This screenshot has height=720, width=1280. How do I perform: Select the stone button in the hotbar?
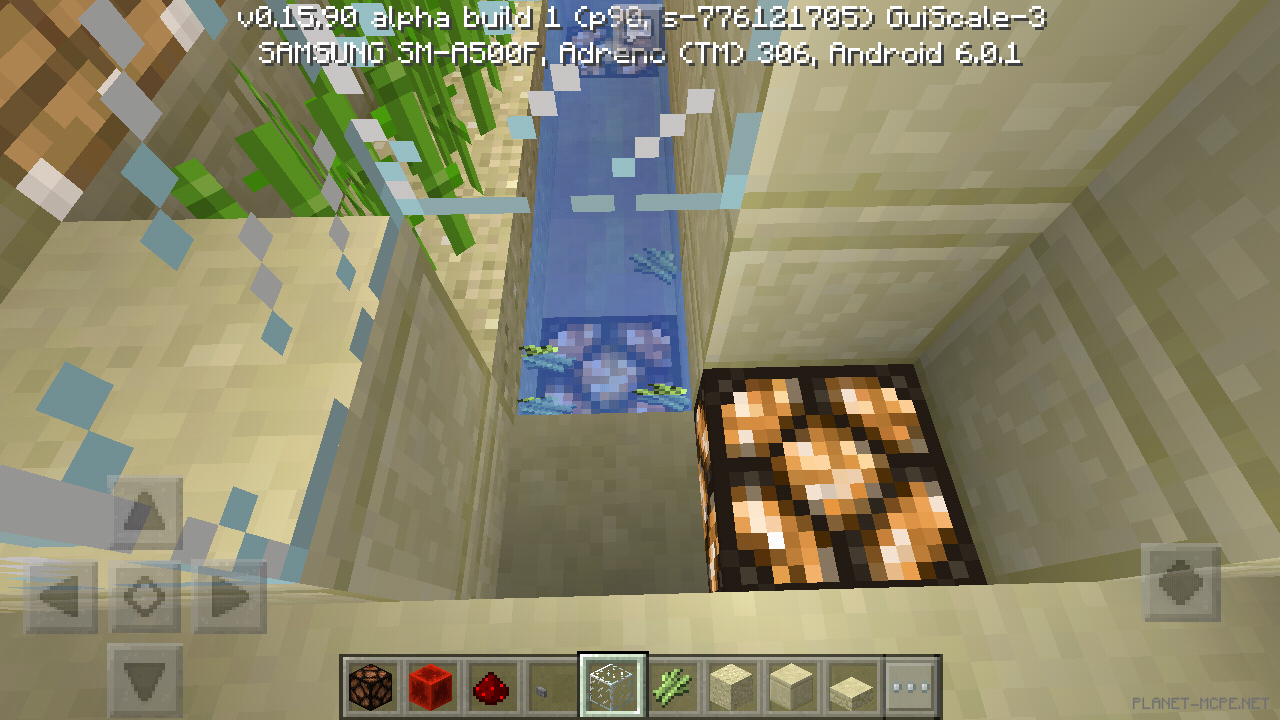(x=553, y=687)
